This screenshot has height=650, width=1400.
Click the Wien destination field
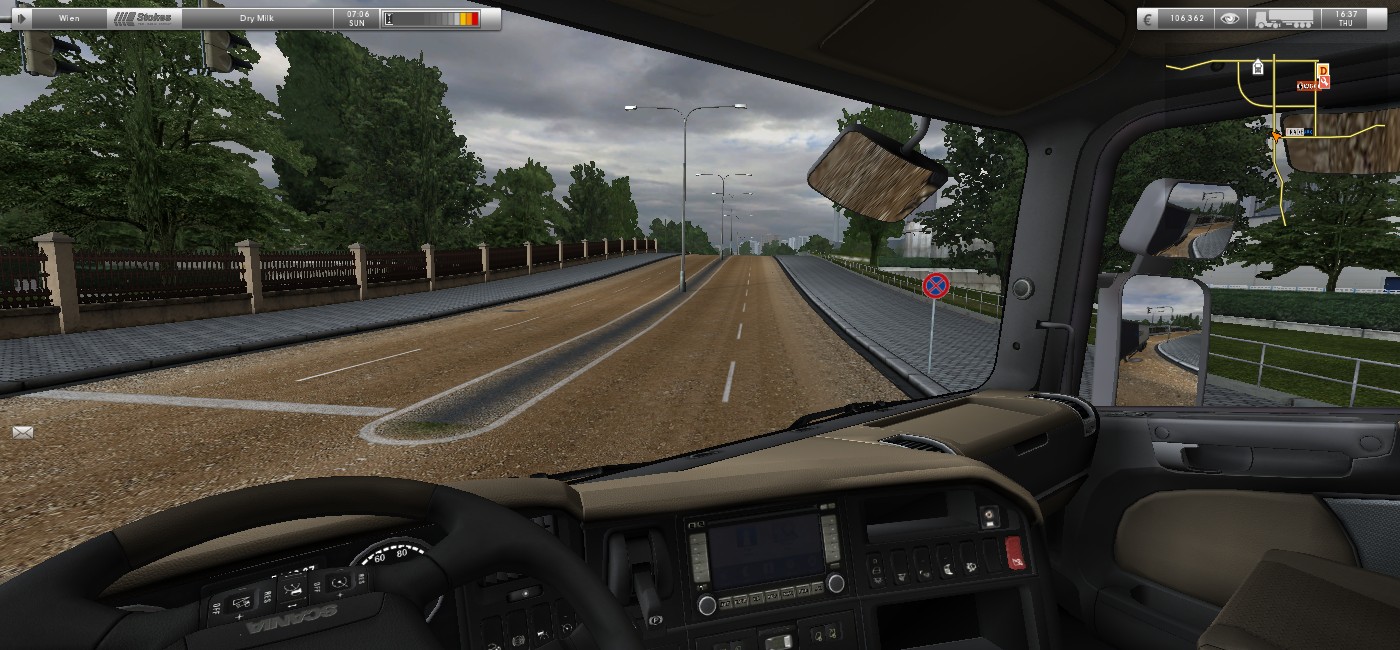(70, 18)
